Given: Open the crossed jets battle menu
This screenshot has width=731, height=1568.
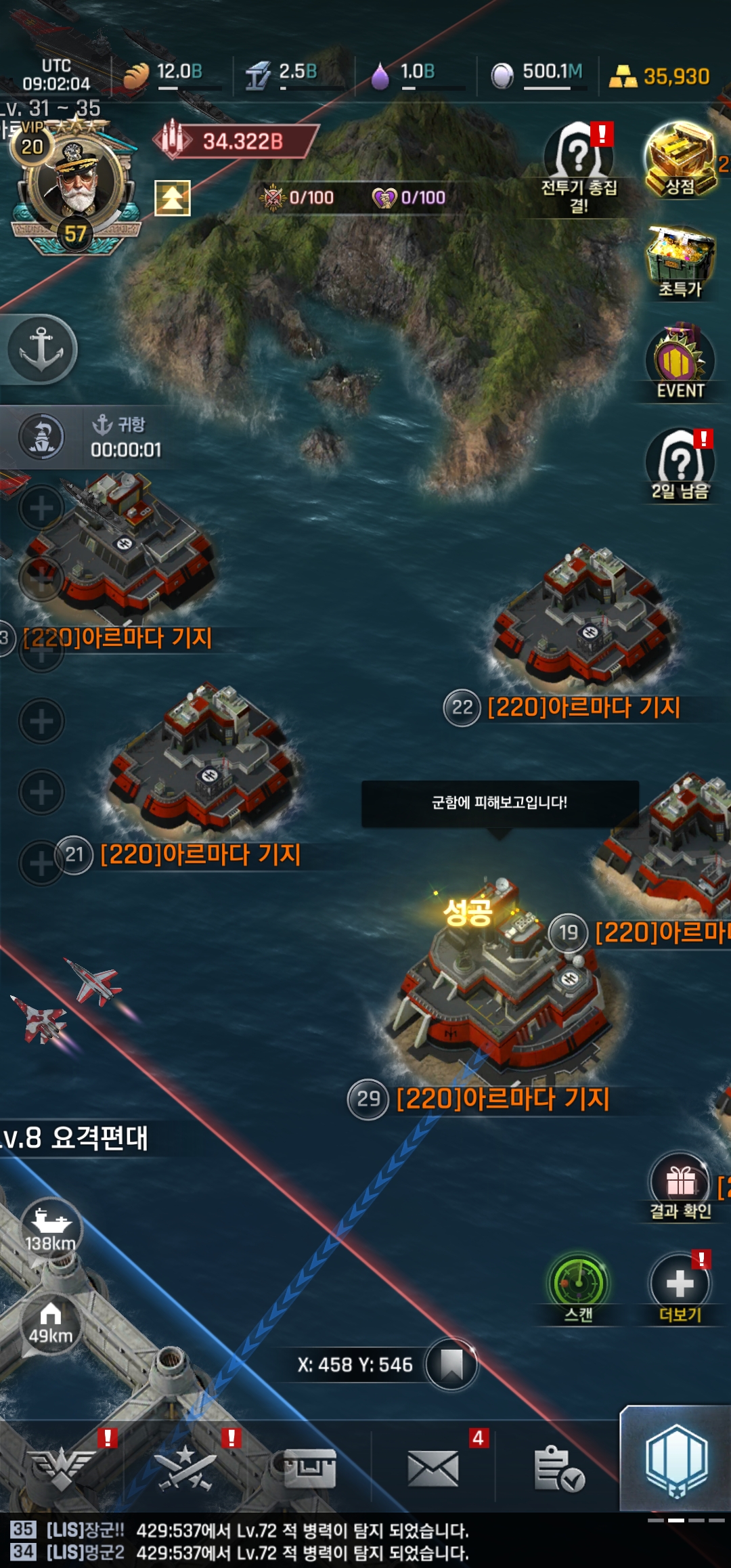Looking at the screenshot, I should click(x=185, y=1469).
